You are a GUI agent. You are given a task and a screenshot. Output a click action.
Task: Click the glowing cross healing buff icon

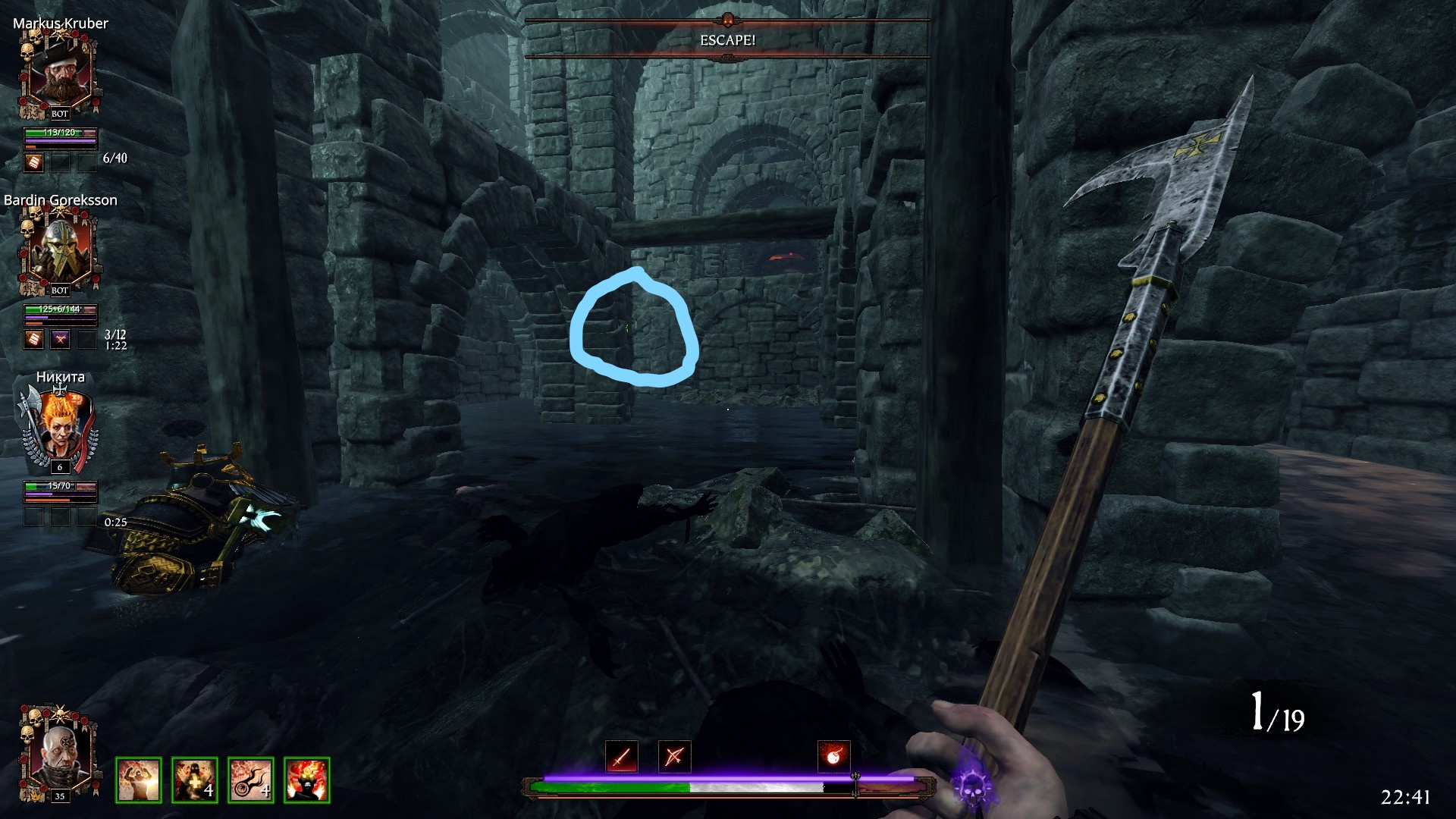(195, 780)
